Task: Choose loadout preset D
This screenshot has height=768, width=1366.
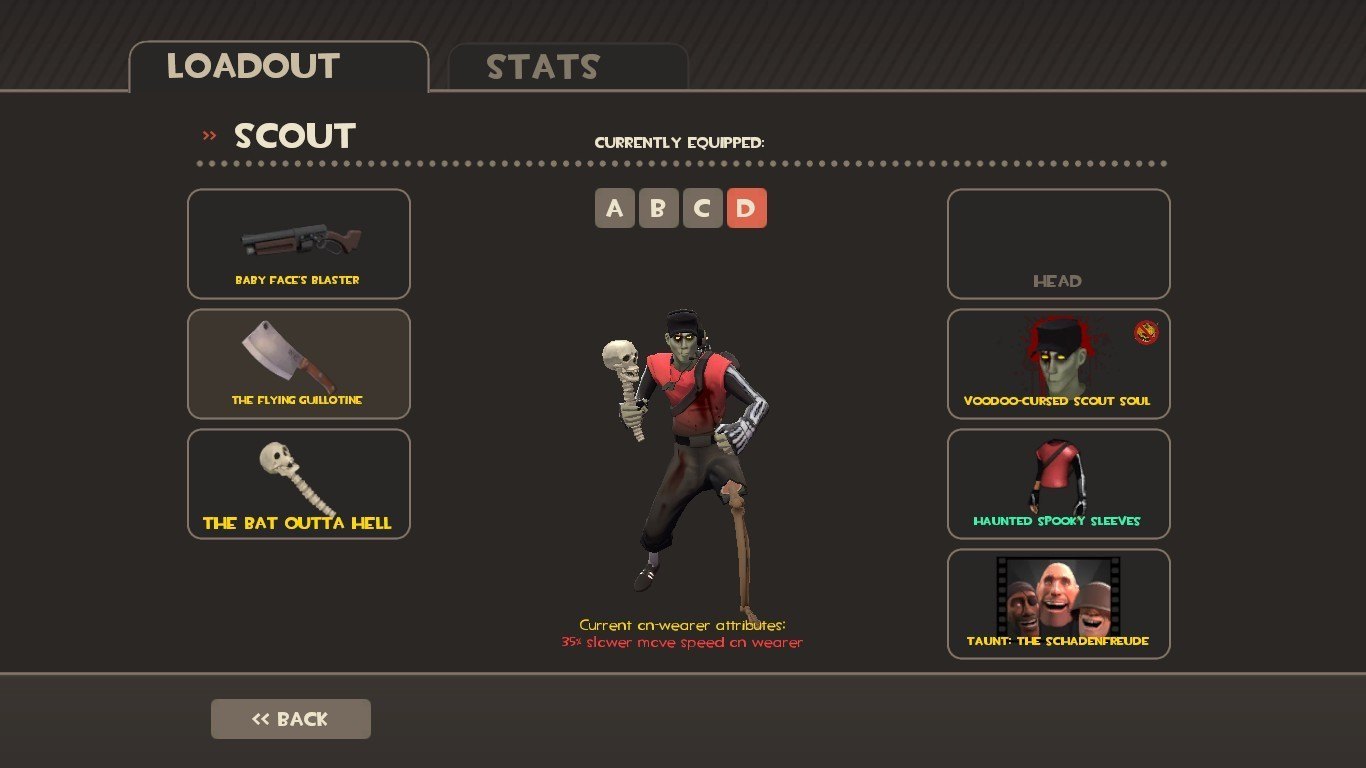Action: click(746, 209)
